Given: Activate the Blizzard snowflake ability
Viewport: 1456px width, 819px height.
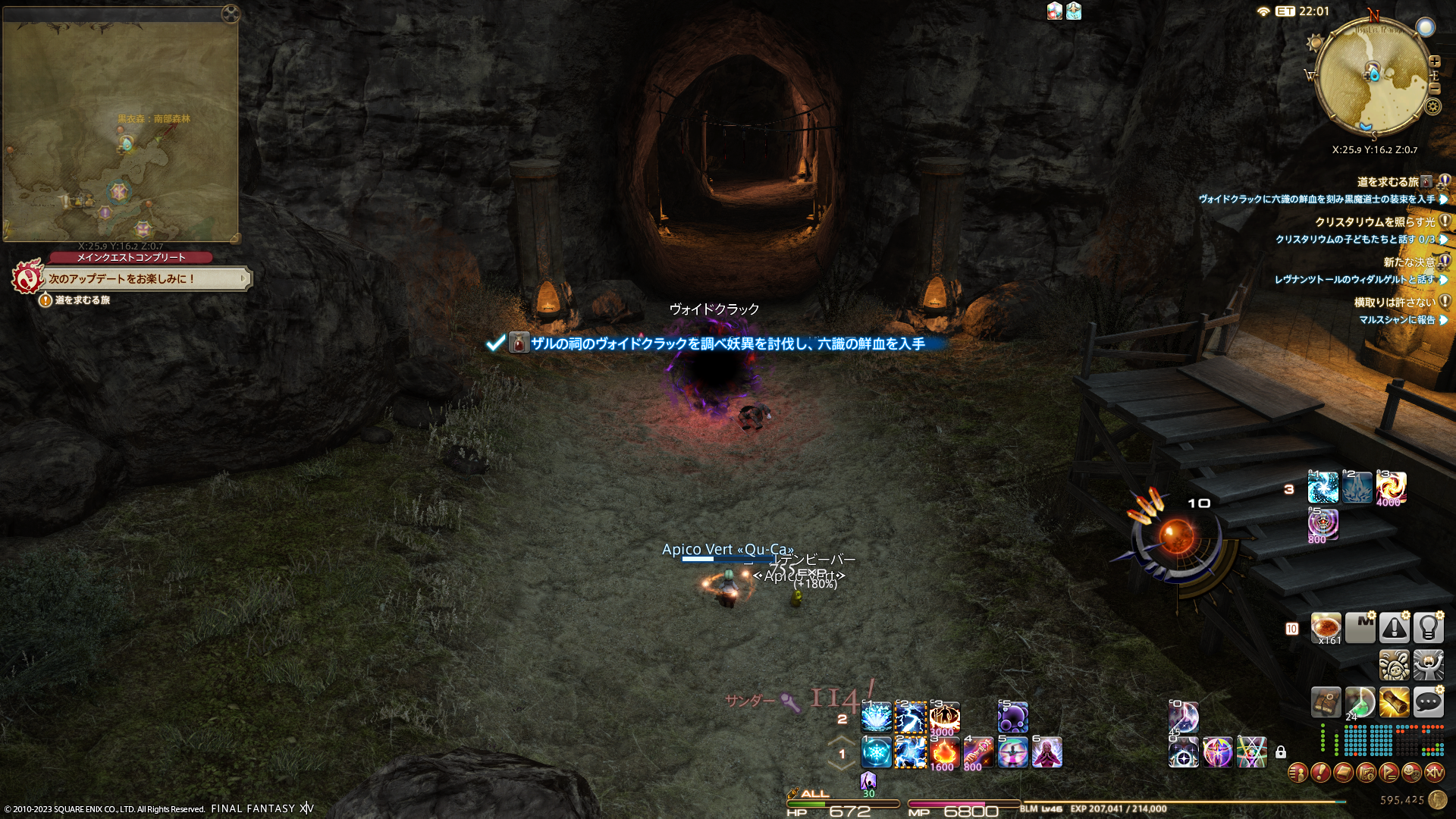Looking at the screenshot, I should click(876, 752).
